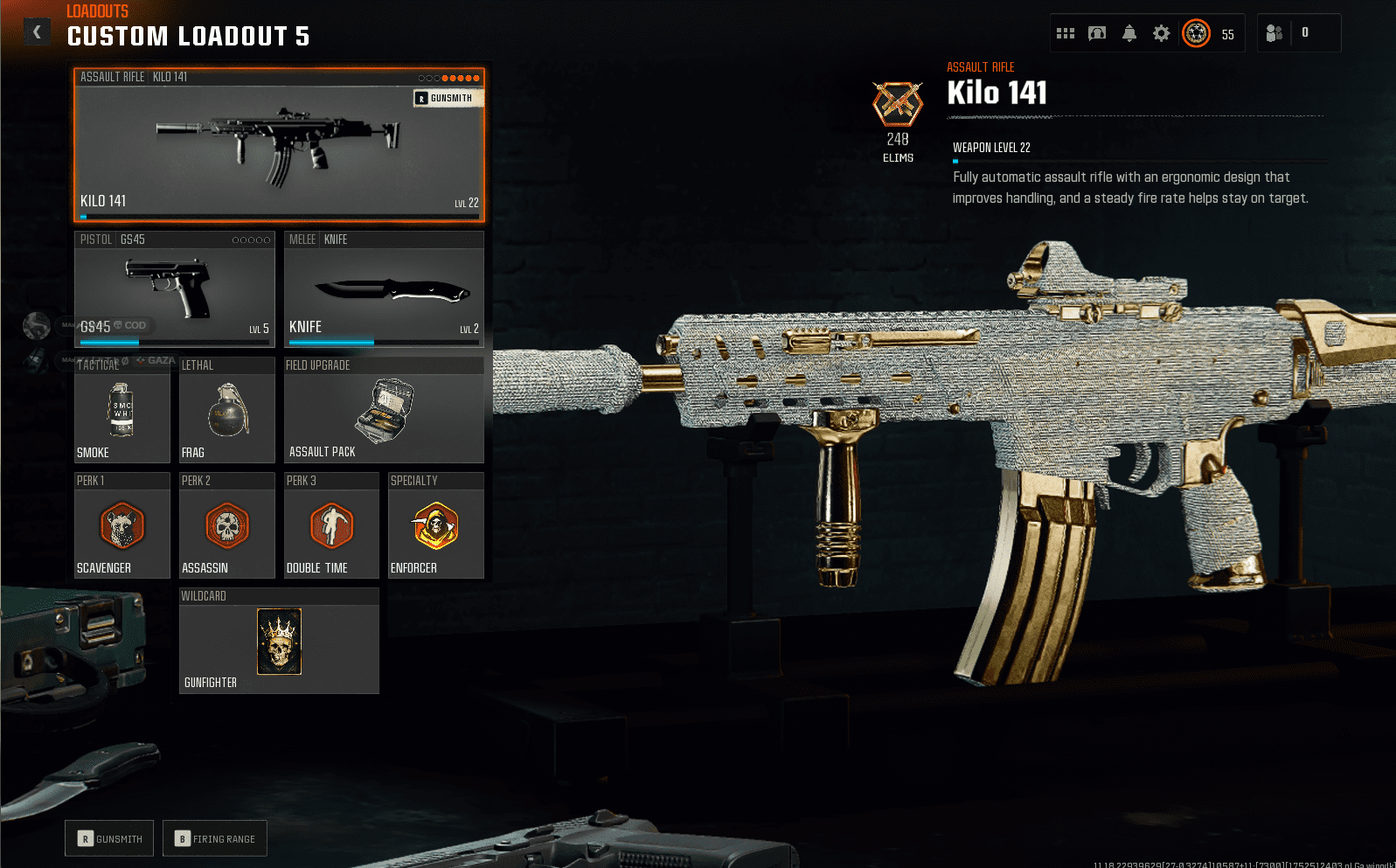Show notifications via the bell icon
The width and height of the screenshot is (1396, 868).
pos(1129,33)
